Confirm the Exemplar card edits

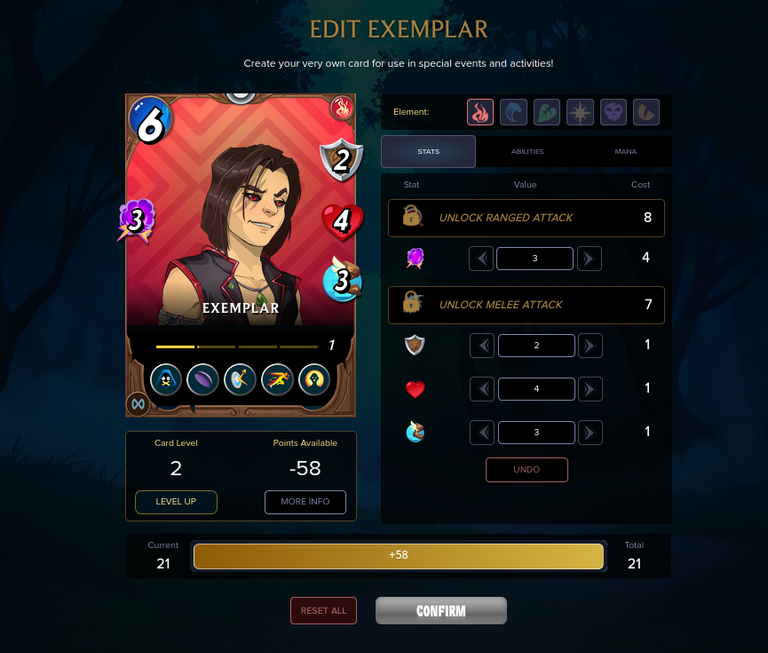point(441,611)
